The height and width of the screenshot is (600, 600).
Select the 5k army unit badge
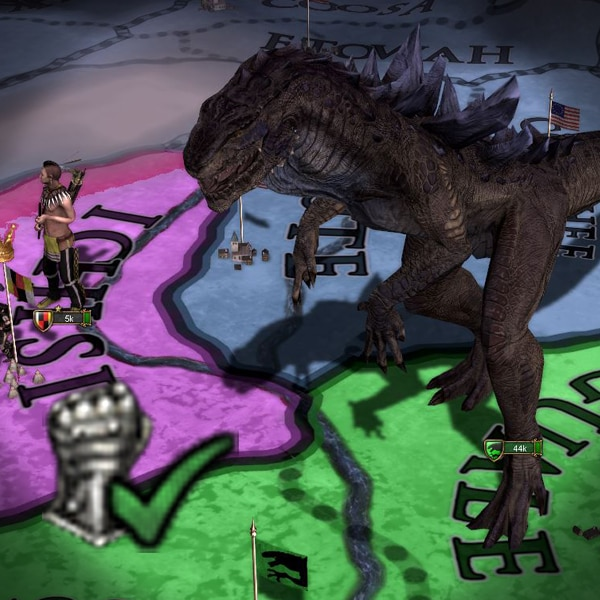click(62, 318)
